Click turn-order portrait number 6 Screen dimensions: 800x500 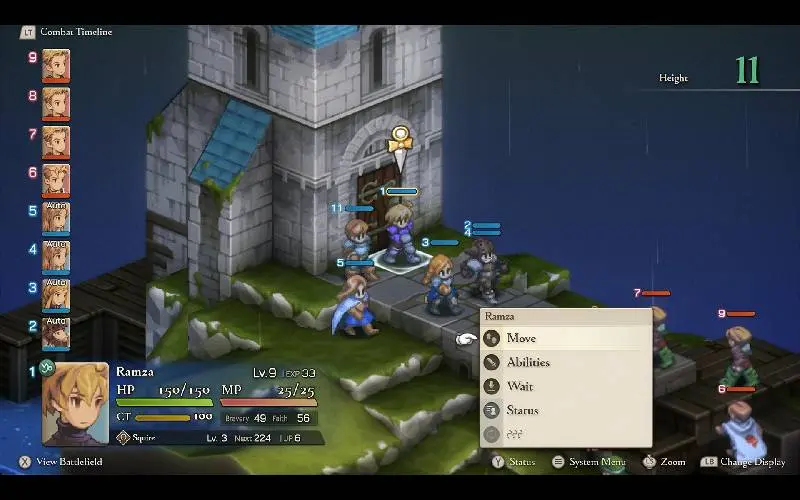click(x=56, y=180)
